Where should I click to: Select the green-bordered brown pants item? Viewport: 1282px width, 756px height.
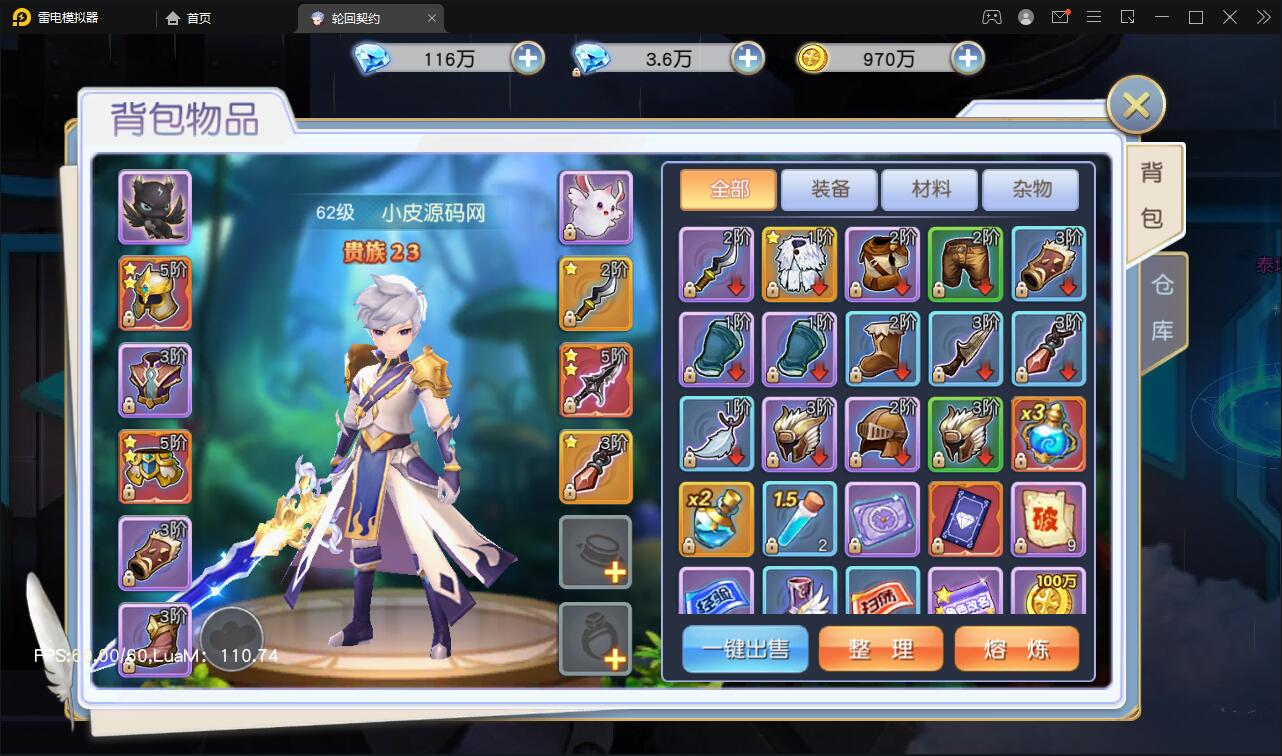(965, 264)
